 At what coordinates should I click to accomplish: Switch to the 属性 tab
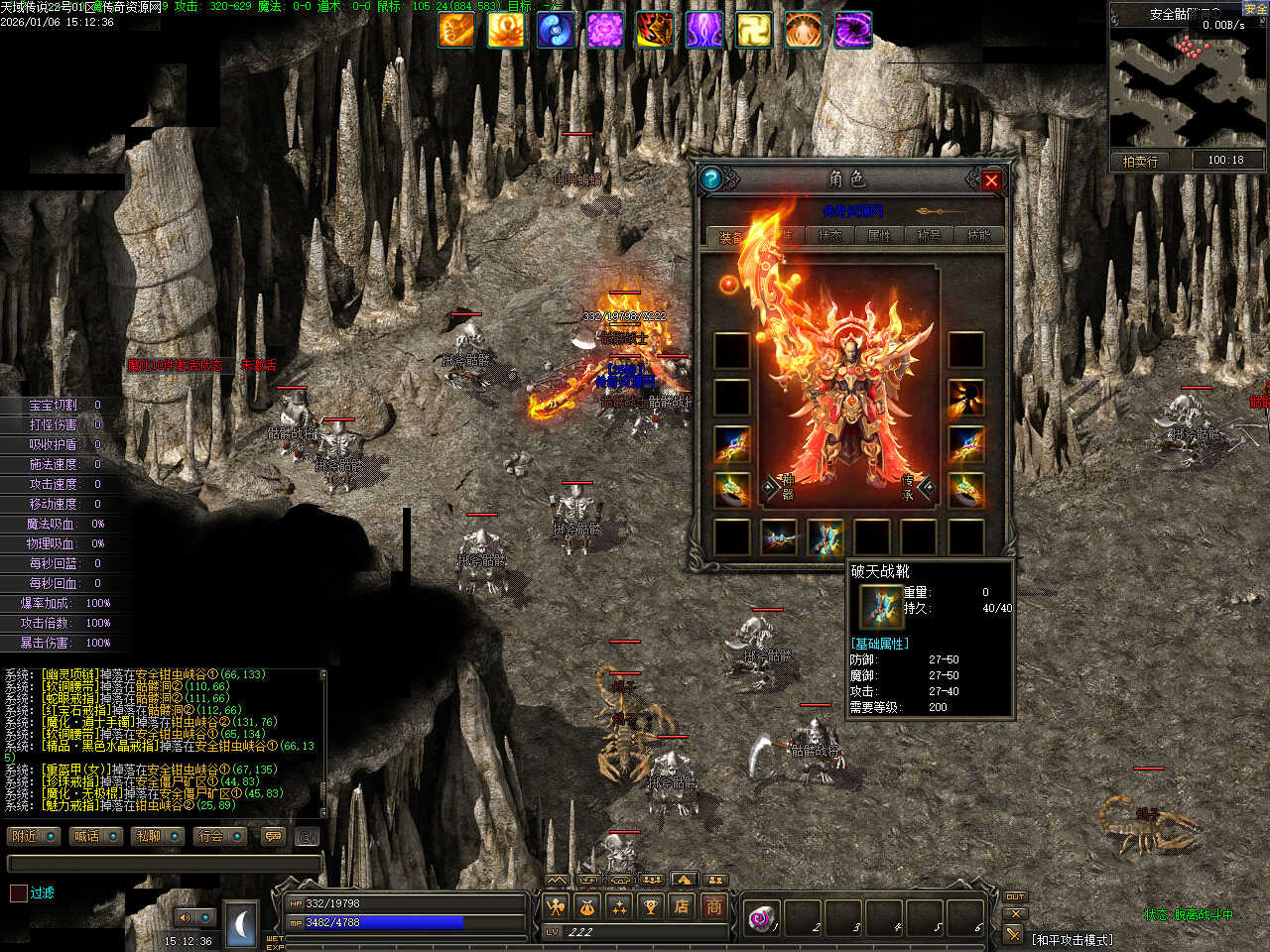tap(879, 236)
